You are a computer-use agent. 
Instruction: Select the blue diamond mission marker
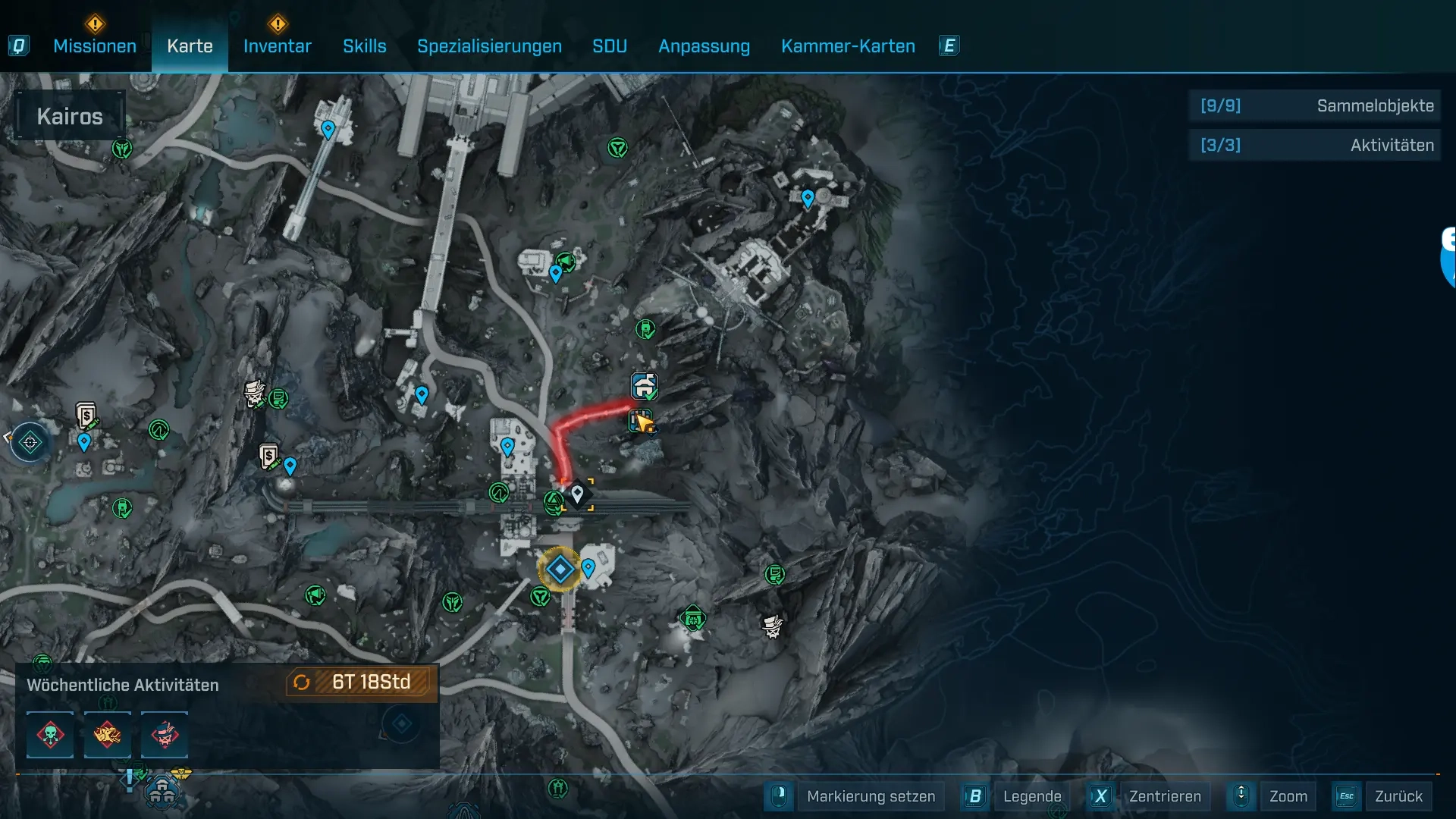[x=560, y=569]
